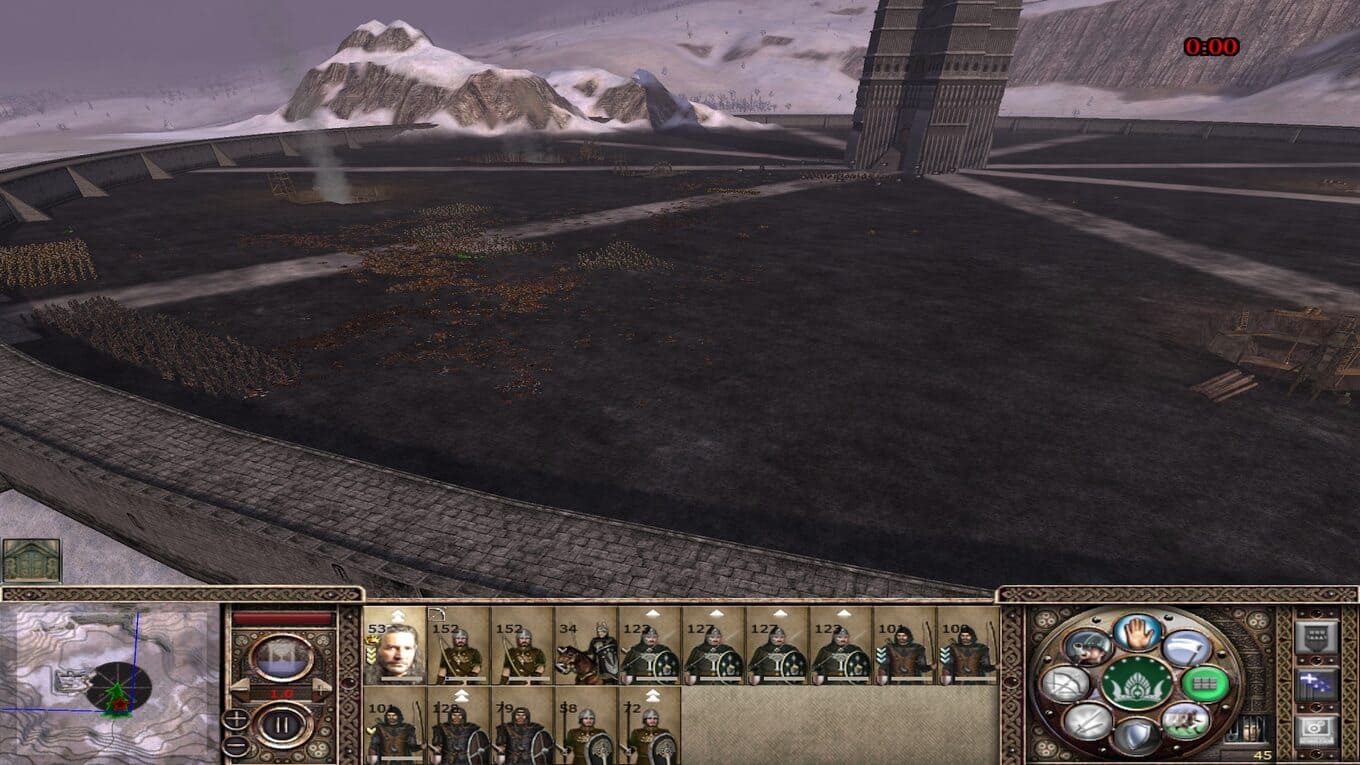Toggle the crossed swords melee button

coord(1087,720)
